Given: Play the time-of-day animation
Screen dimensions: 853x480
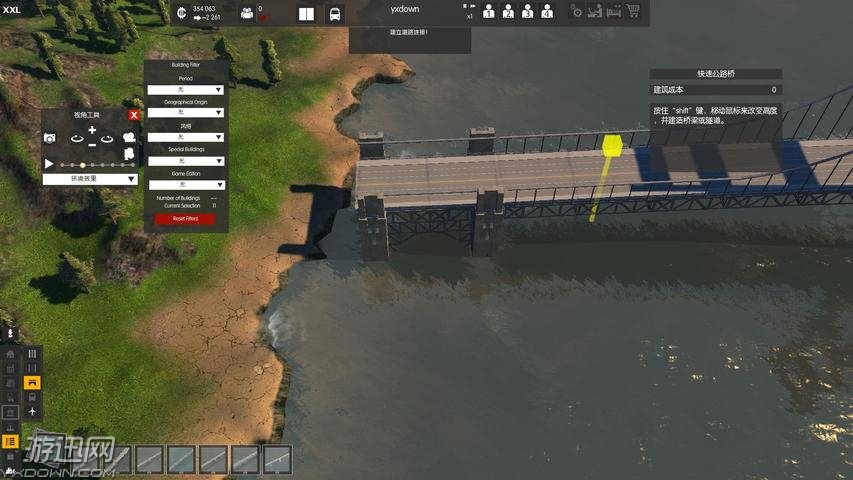Looking at the screenshot, I should (49, 163).
